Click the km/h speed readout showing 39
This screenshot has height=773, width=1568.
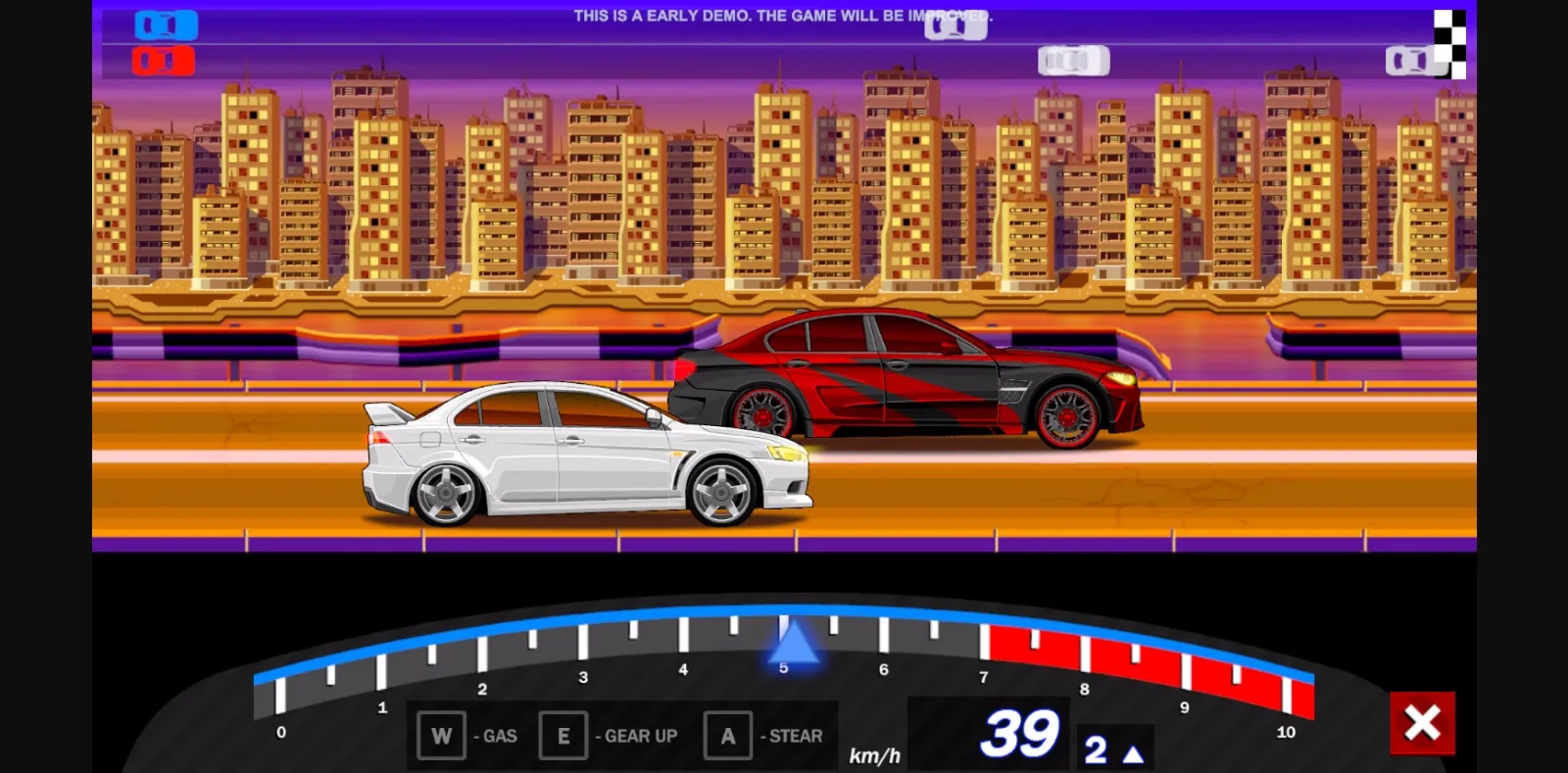point(1022,734)
